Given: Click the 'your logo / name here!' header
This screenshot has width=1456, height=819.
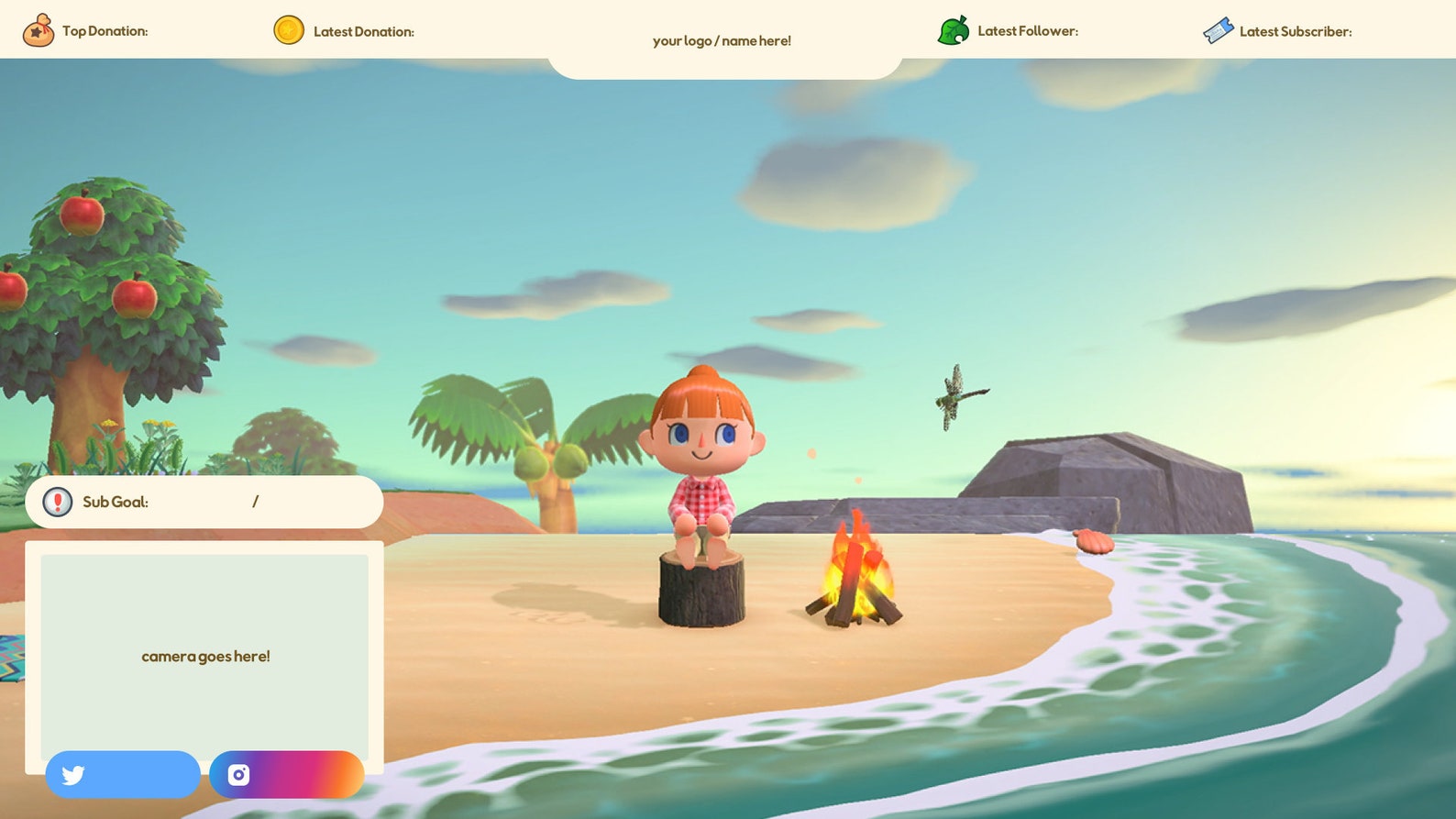Looking at the screenshot, I should point(722,40).
